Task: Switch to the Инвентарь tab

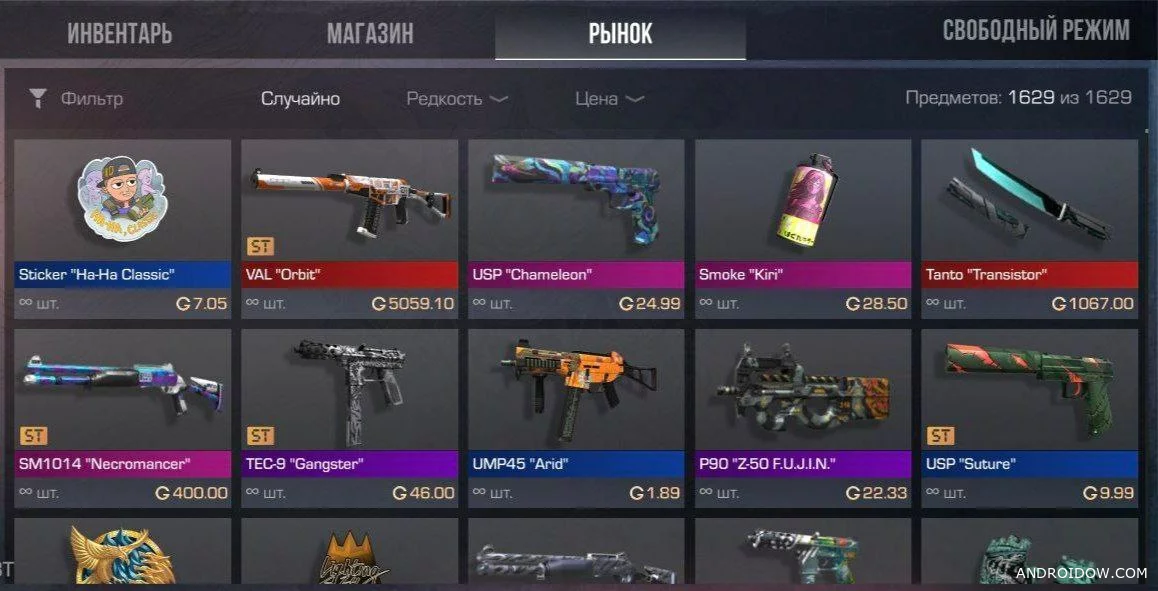Action: click(x=120, y=33)
